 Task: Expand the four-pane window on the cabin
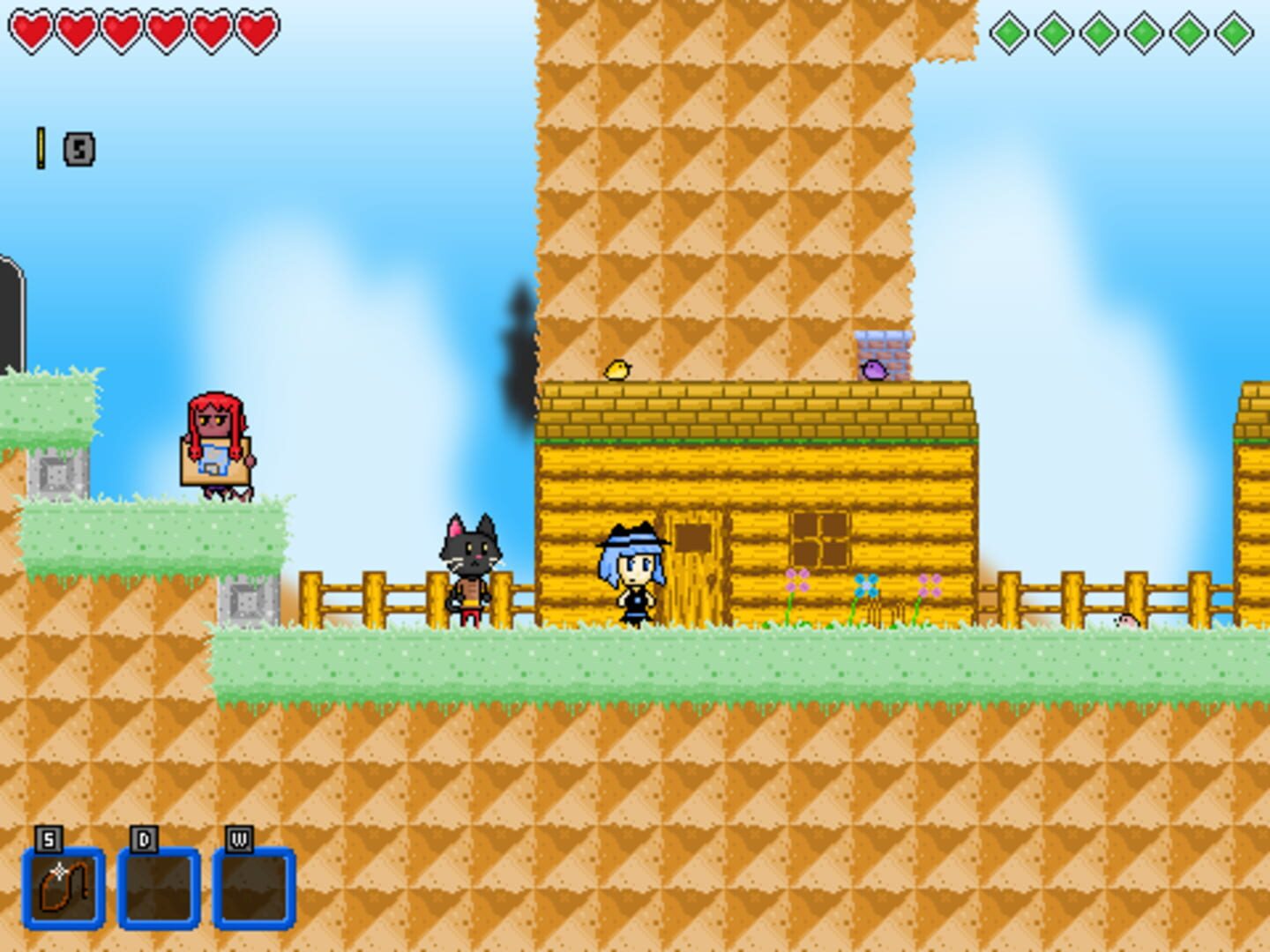coord(820,538)
